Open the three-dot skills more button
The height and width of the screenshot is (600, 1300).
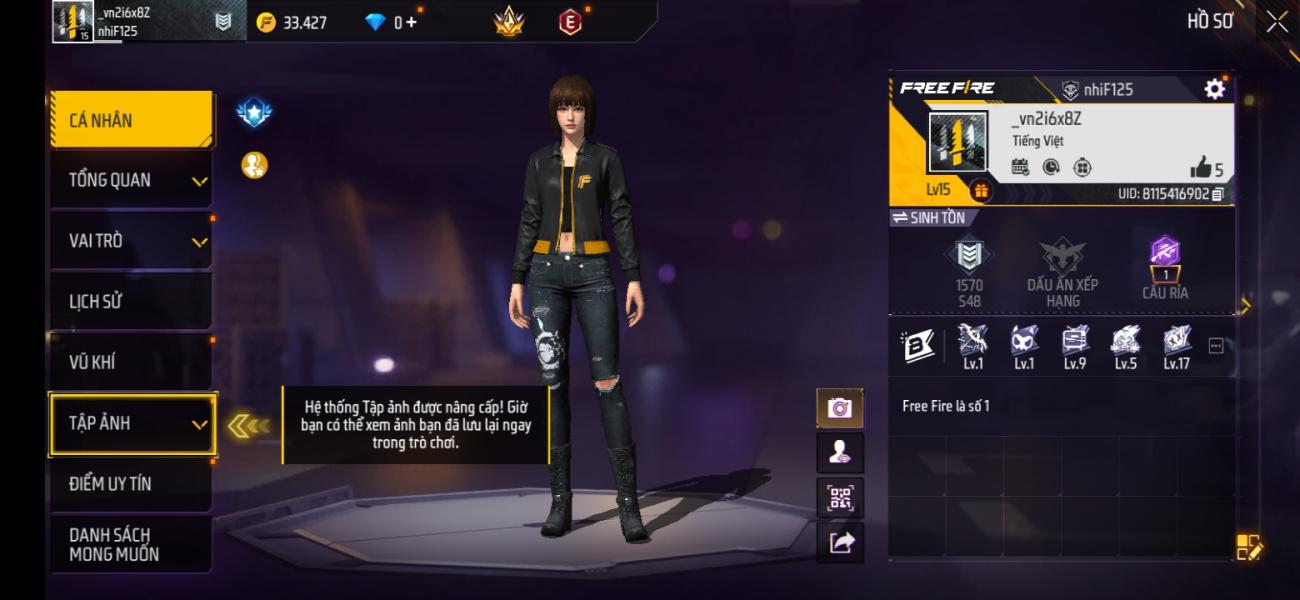point(1216,346)
